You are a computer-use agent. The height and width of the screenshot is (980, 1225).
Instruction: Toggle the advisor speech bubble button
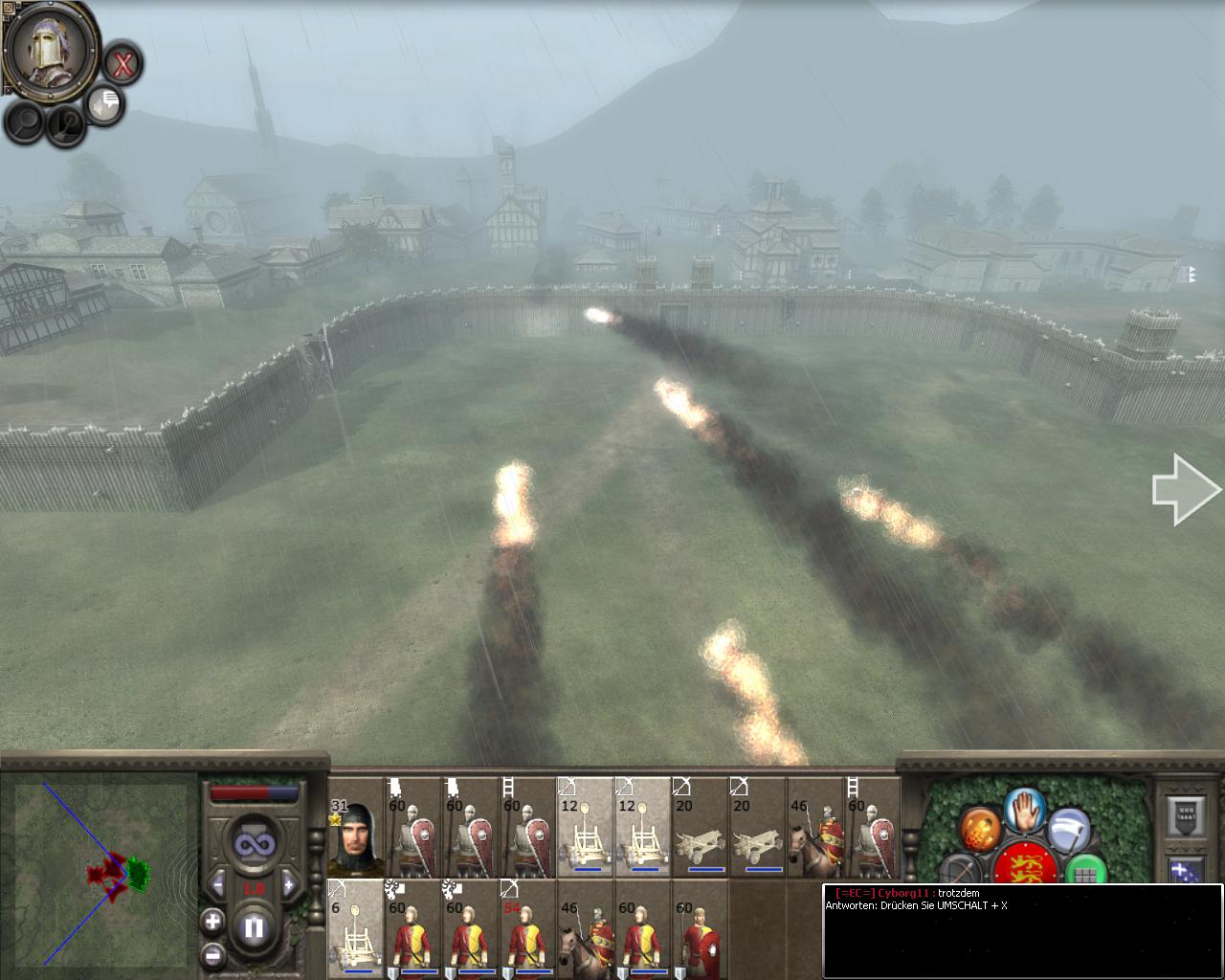point(105,102)
